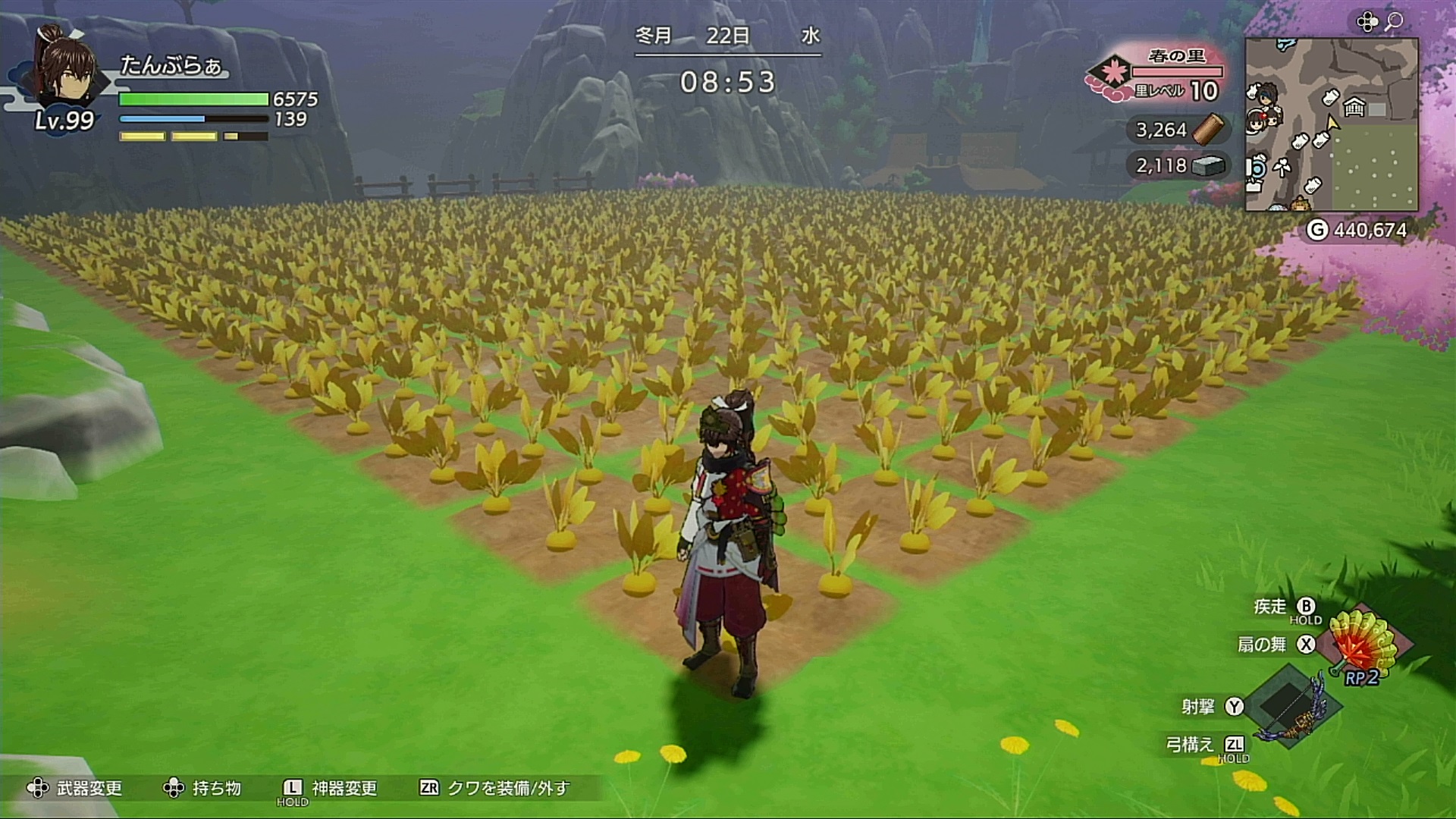Click the magnifying glass map zoom icon
The width and height of the screenshot is (1456, 819).
point(1393,21)
